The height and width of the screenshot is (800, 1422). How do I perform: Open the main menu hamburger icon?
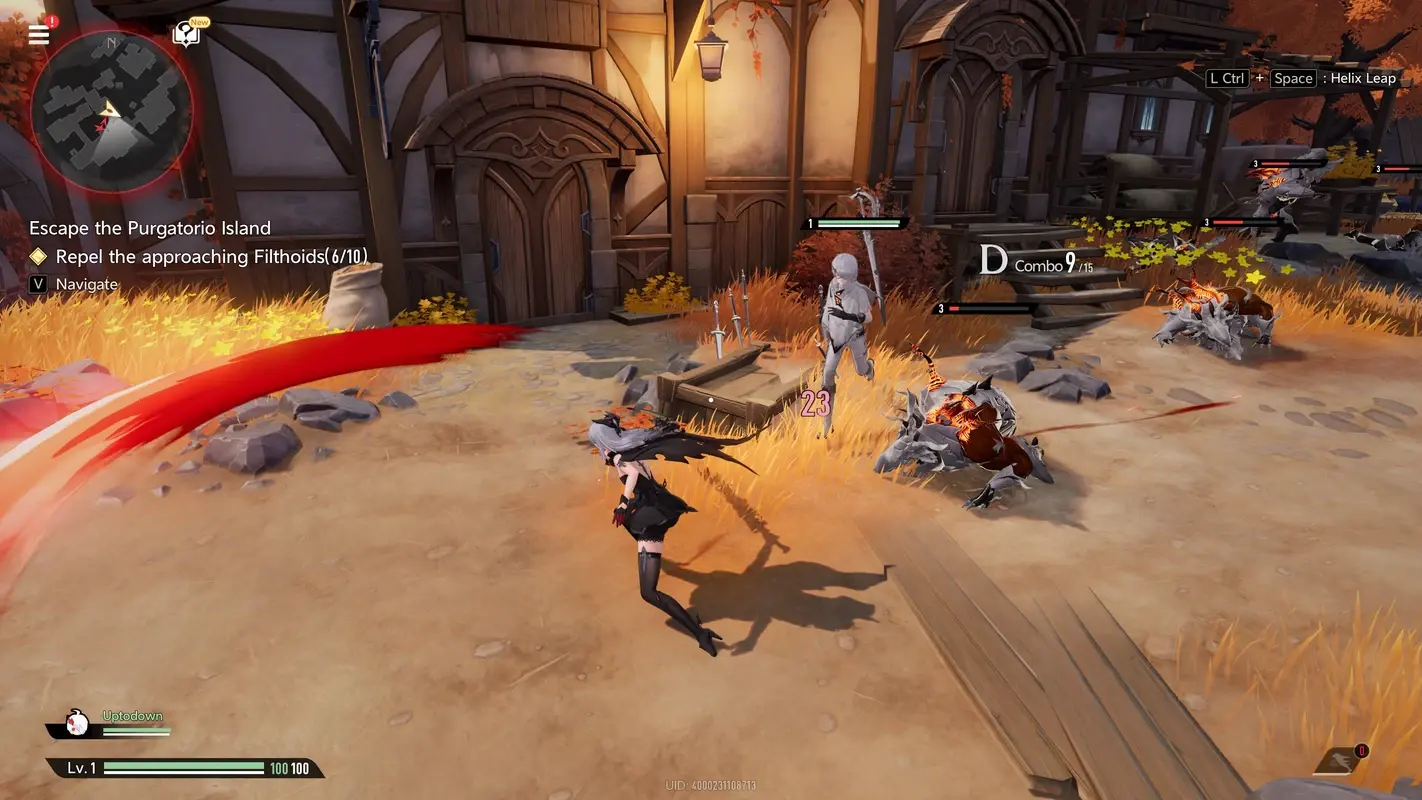[38, 33]
